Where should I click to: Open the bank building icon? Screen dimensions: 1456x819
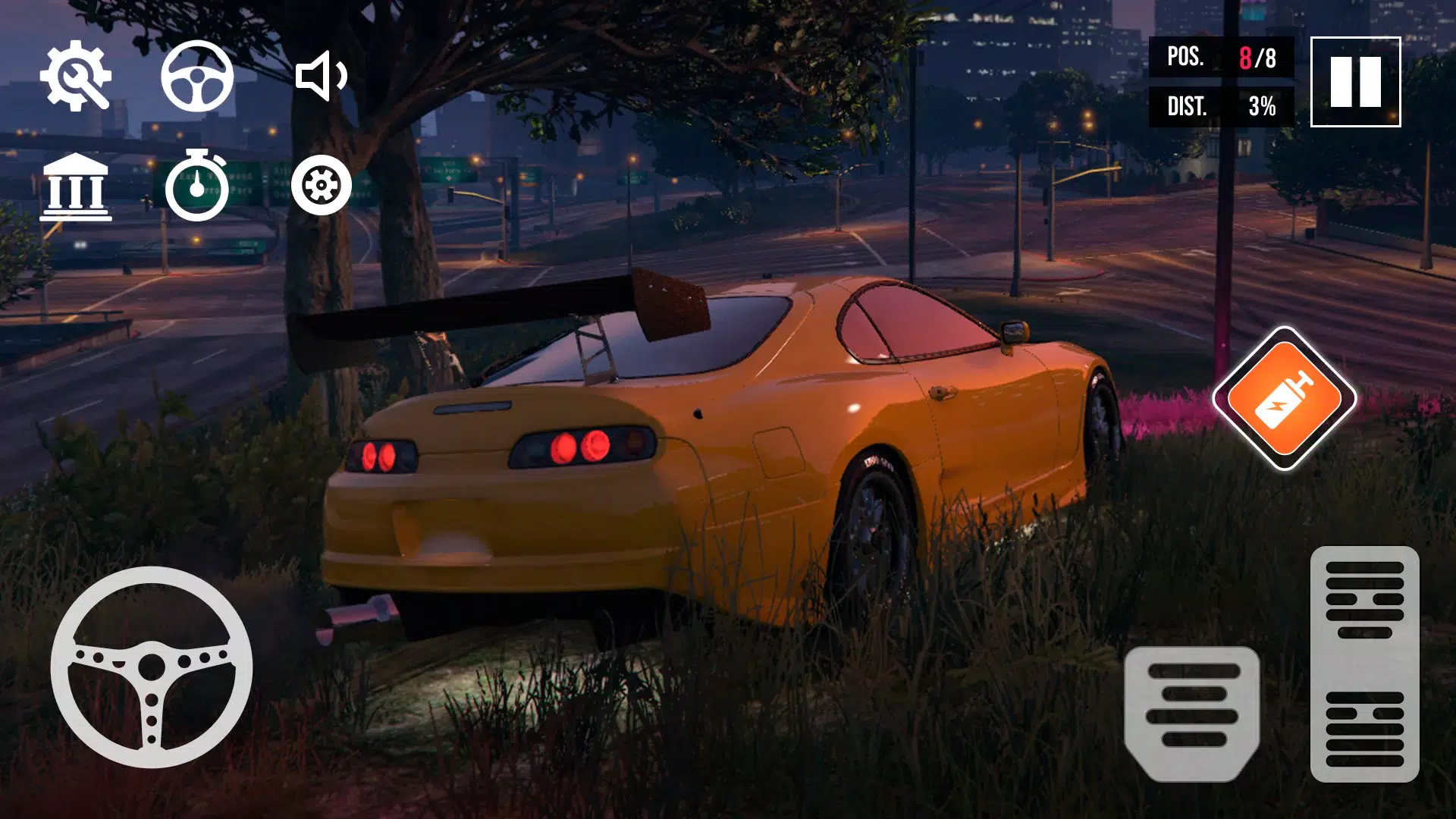tap(75, 187)
